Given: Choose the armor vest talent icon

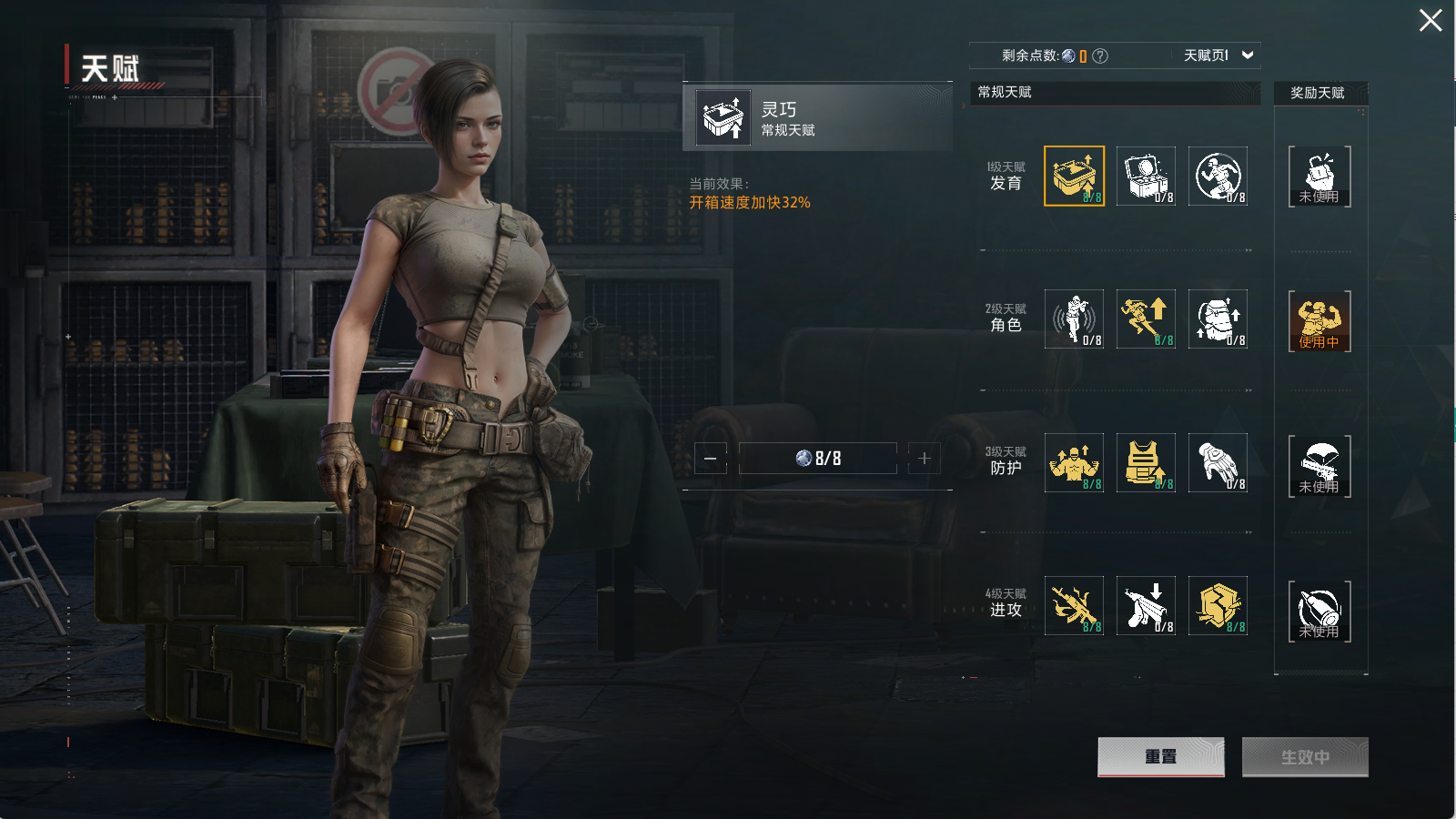Looking at the screenshot, I should click(1146, 463).
